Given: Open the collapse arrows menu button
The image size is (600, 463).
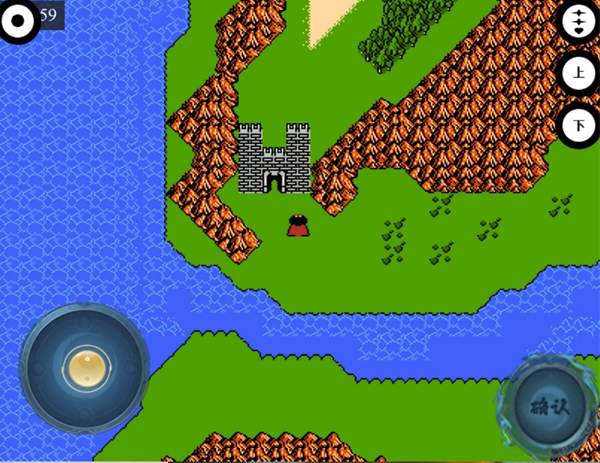Looking at the screenshot, I should coord(579,21).
